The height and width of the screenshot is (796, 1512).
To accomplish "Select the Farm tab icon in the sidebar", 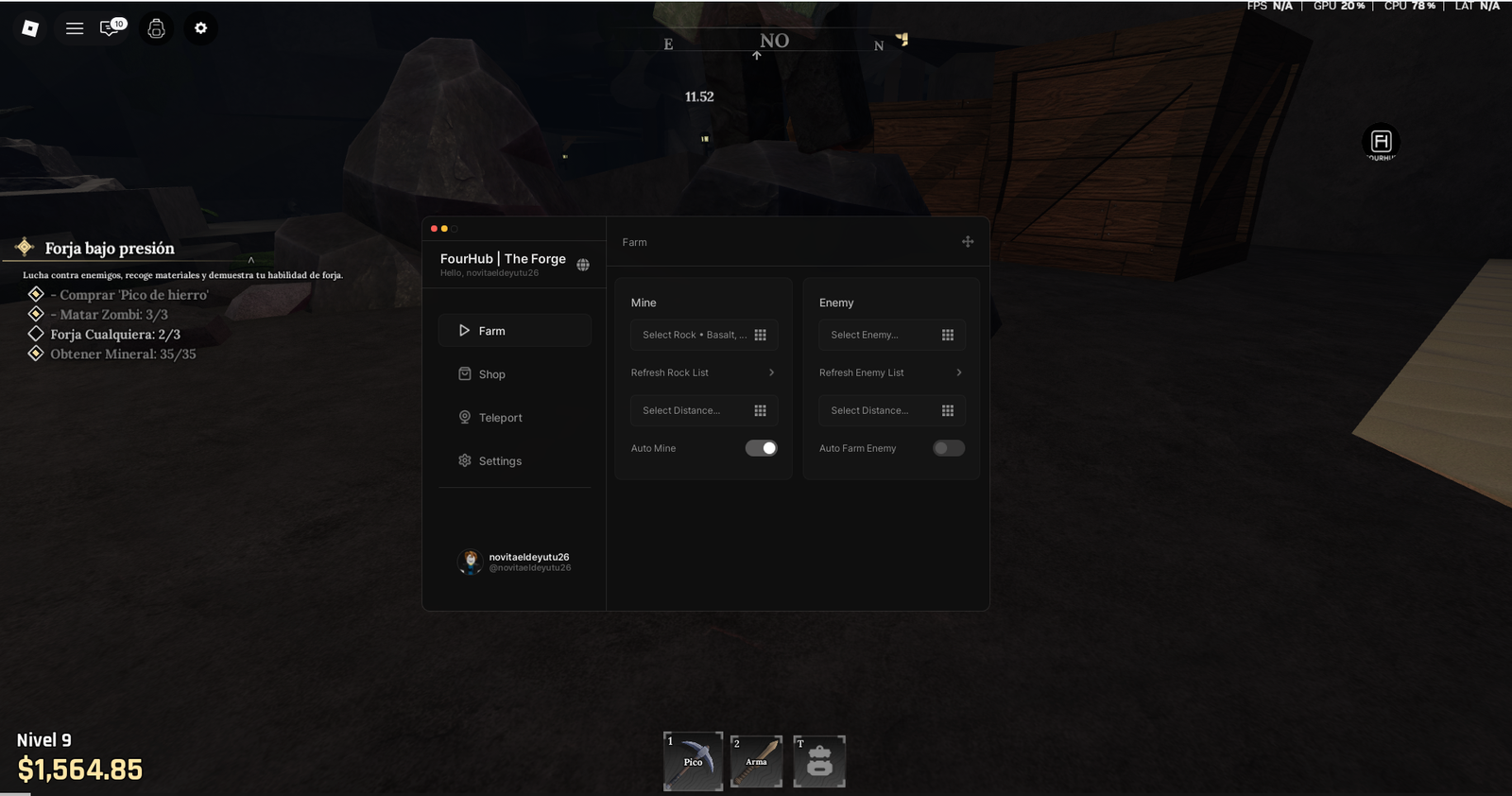I will (464, 330).
